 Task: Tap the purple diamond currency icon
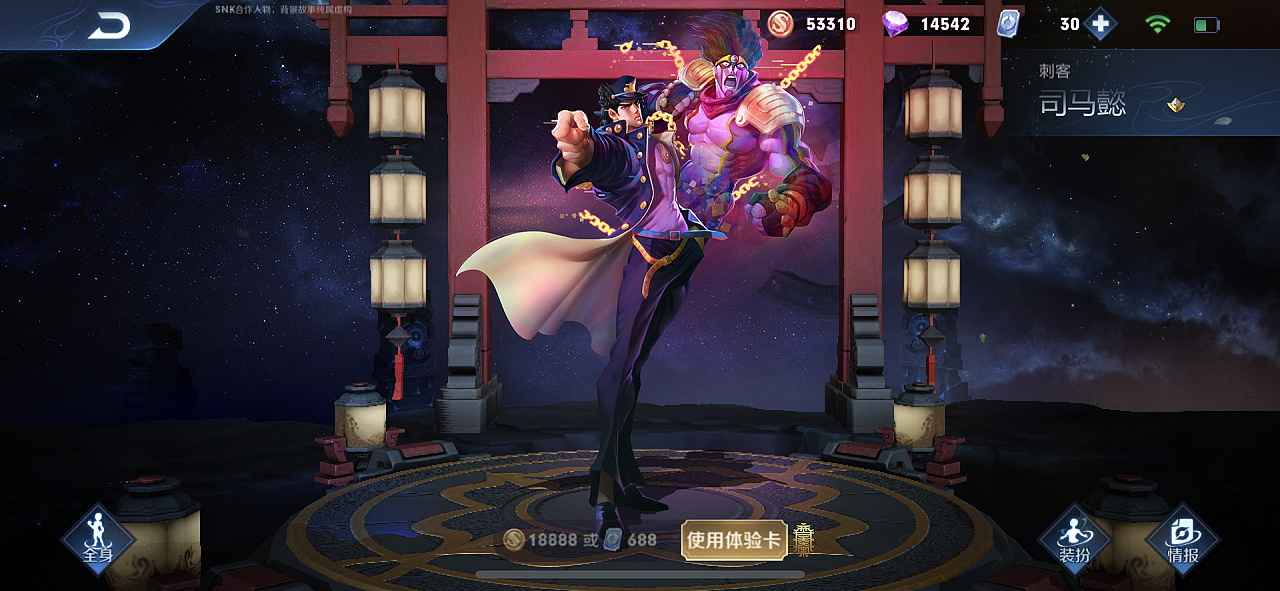click(895, 24)
